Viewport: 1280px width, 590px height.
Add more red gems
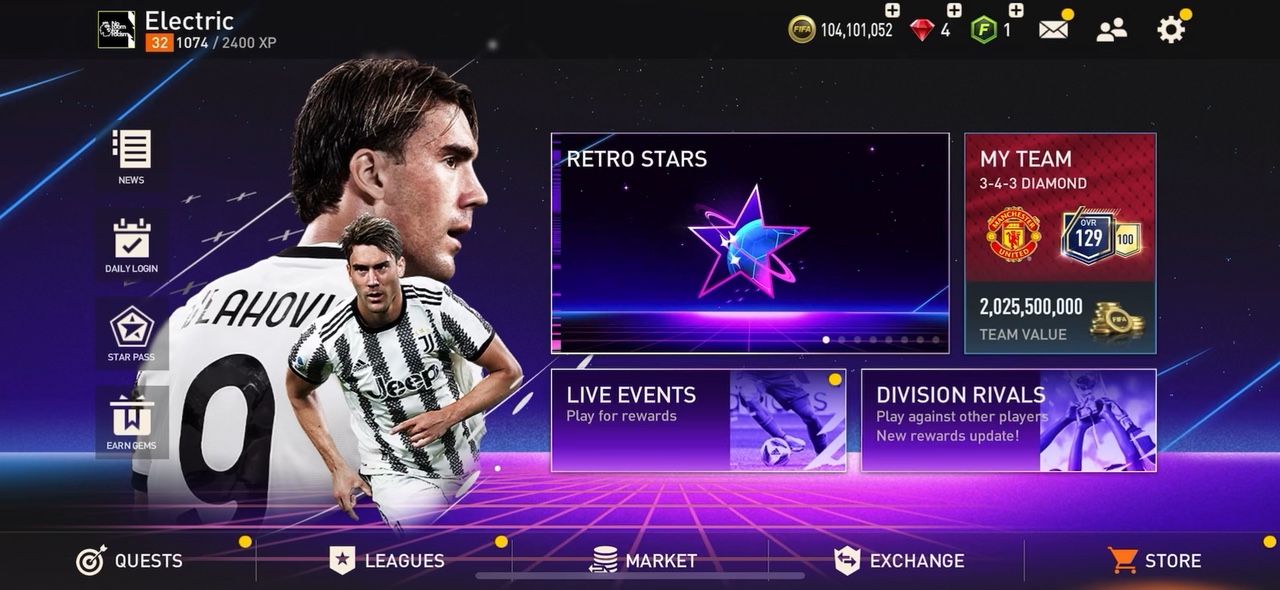pos(954,11)
